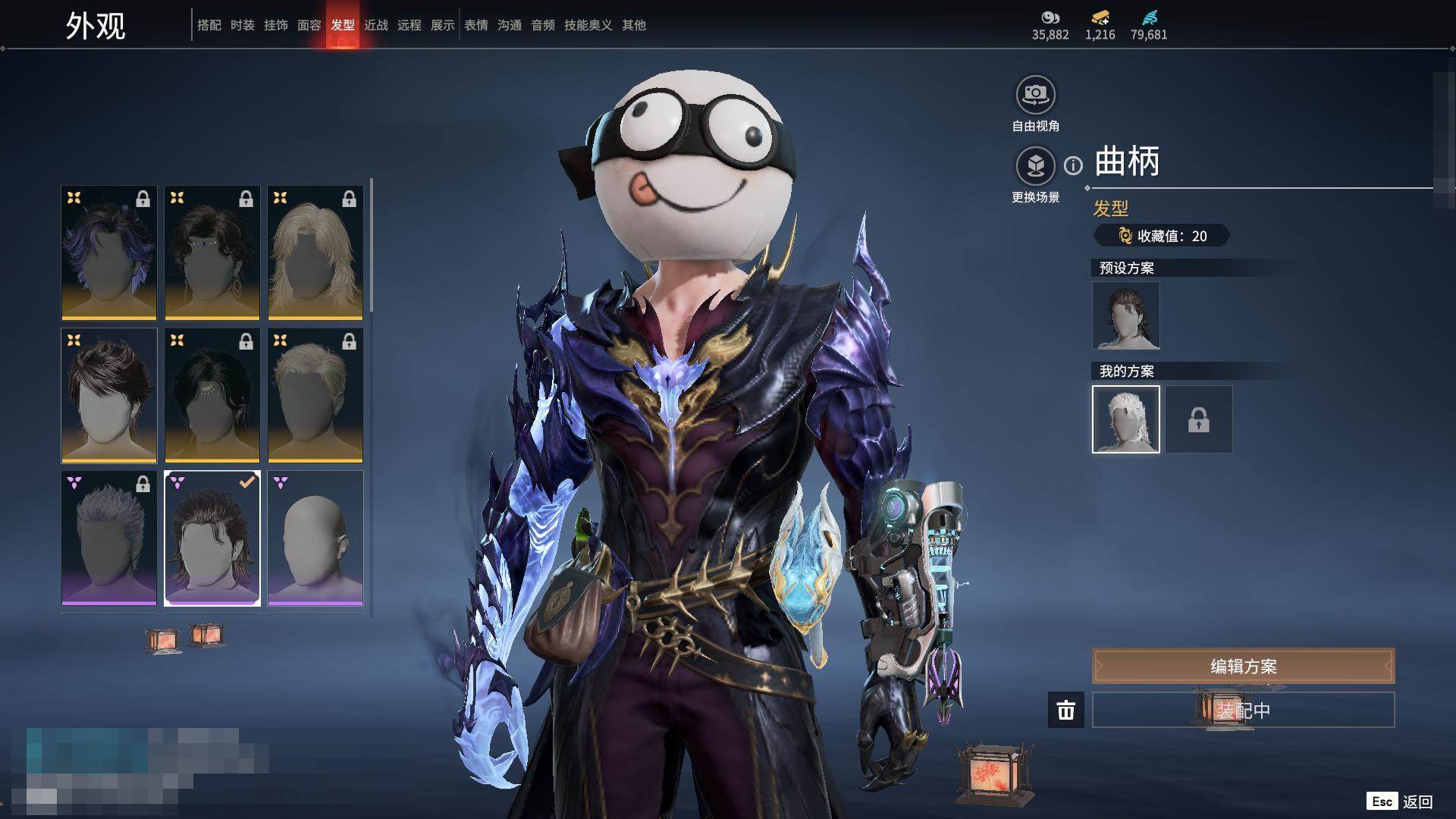The image size is (1456, 819).
Task: Open the 其他 tab
Action: (x=633, y=25)
